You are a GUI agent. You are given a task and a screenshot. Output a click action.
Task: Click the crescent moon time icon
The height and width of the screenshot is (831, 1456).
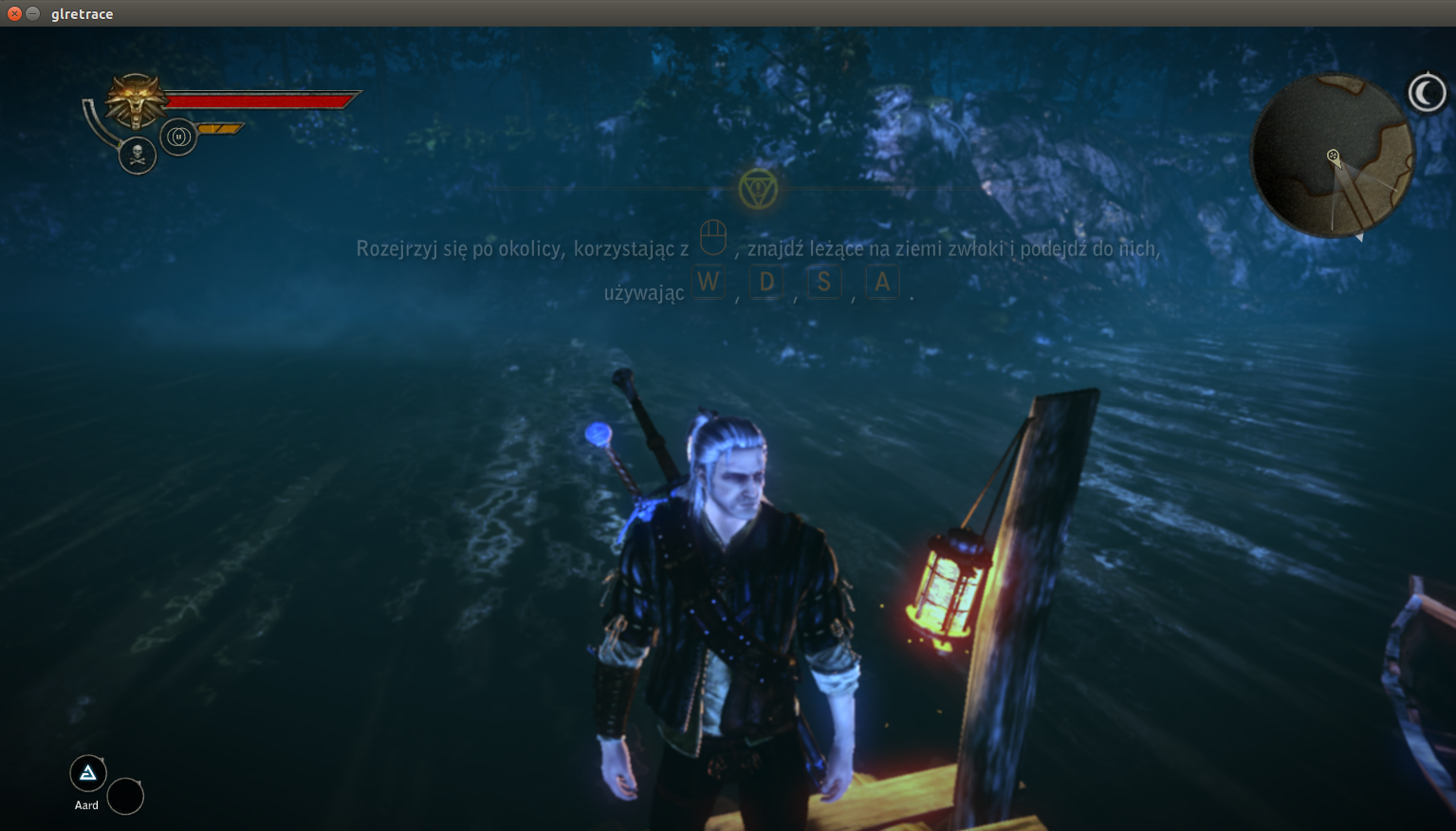[1427, 93]
